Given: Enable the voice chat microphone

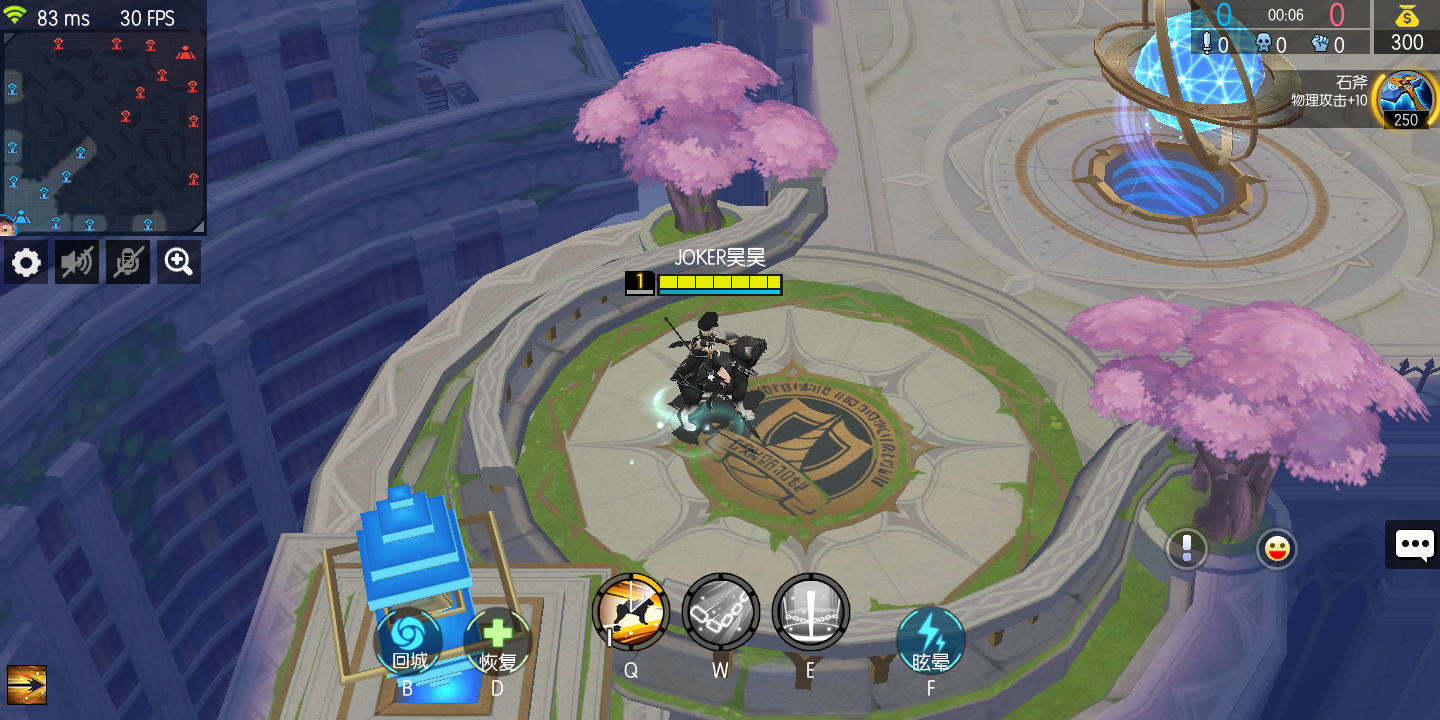Looking at the screenshot, I should point(127,262).
